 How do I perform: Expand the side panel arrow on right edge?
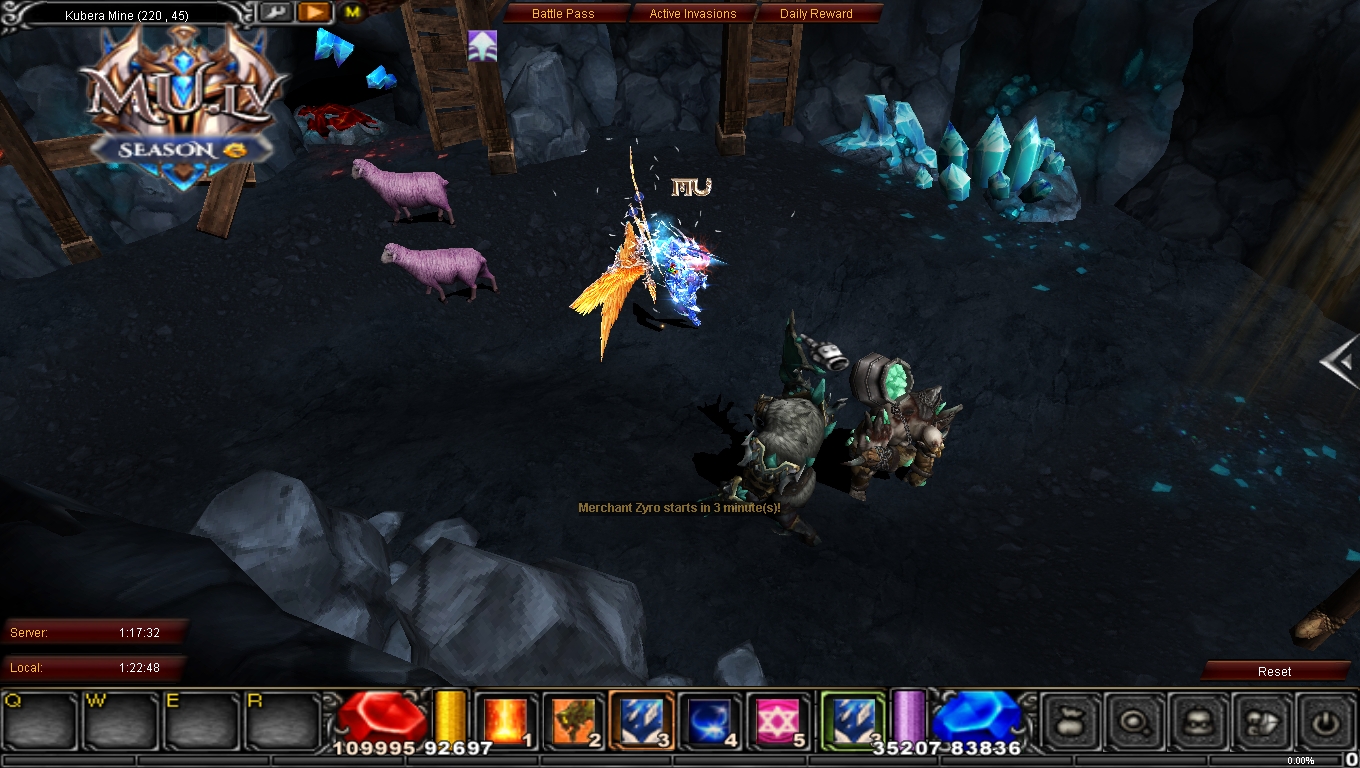[1340, 360]
